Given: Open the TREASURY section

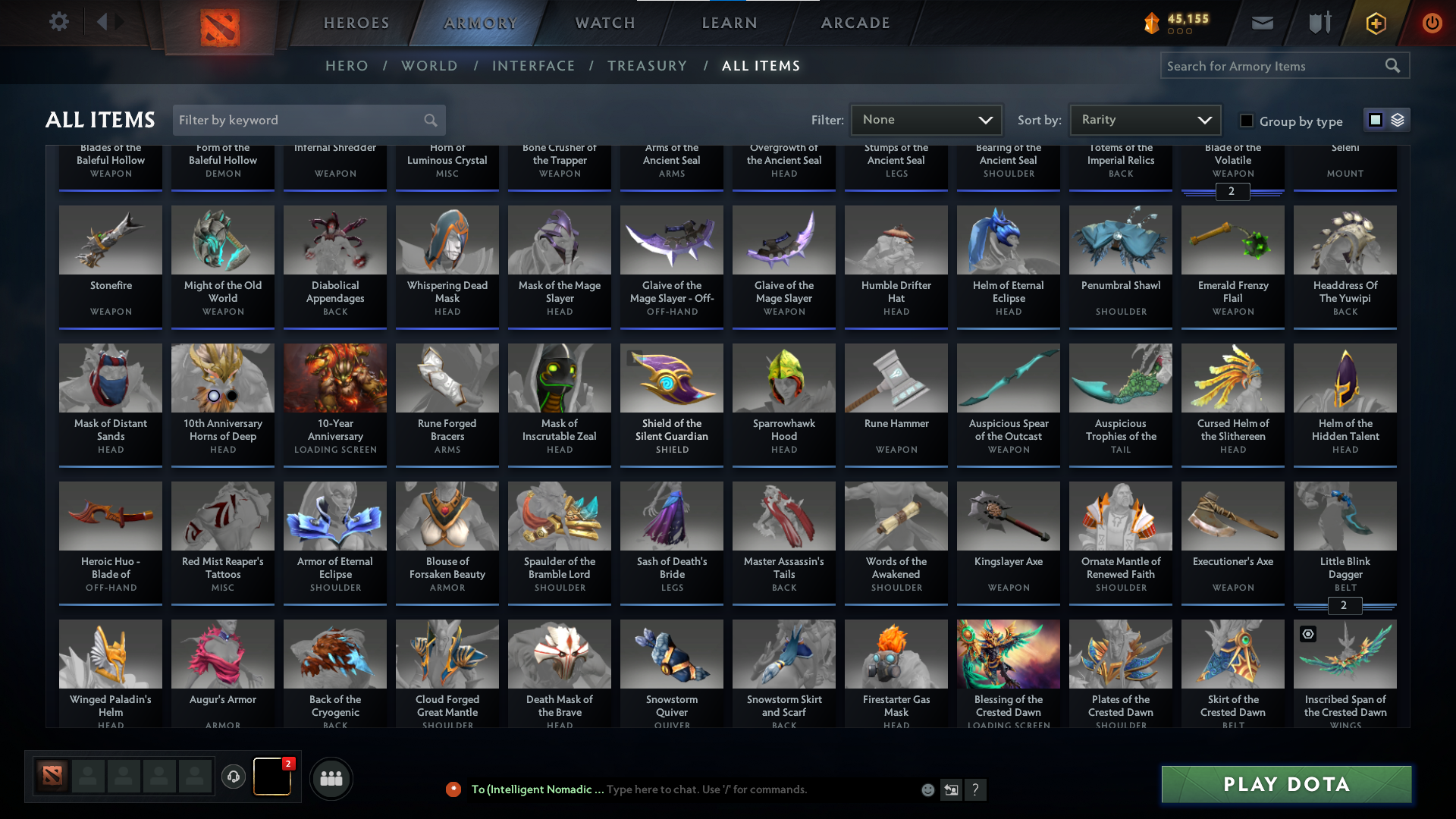Looking at the screenshot, I should [x=647, y=66].
